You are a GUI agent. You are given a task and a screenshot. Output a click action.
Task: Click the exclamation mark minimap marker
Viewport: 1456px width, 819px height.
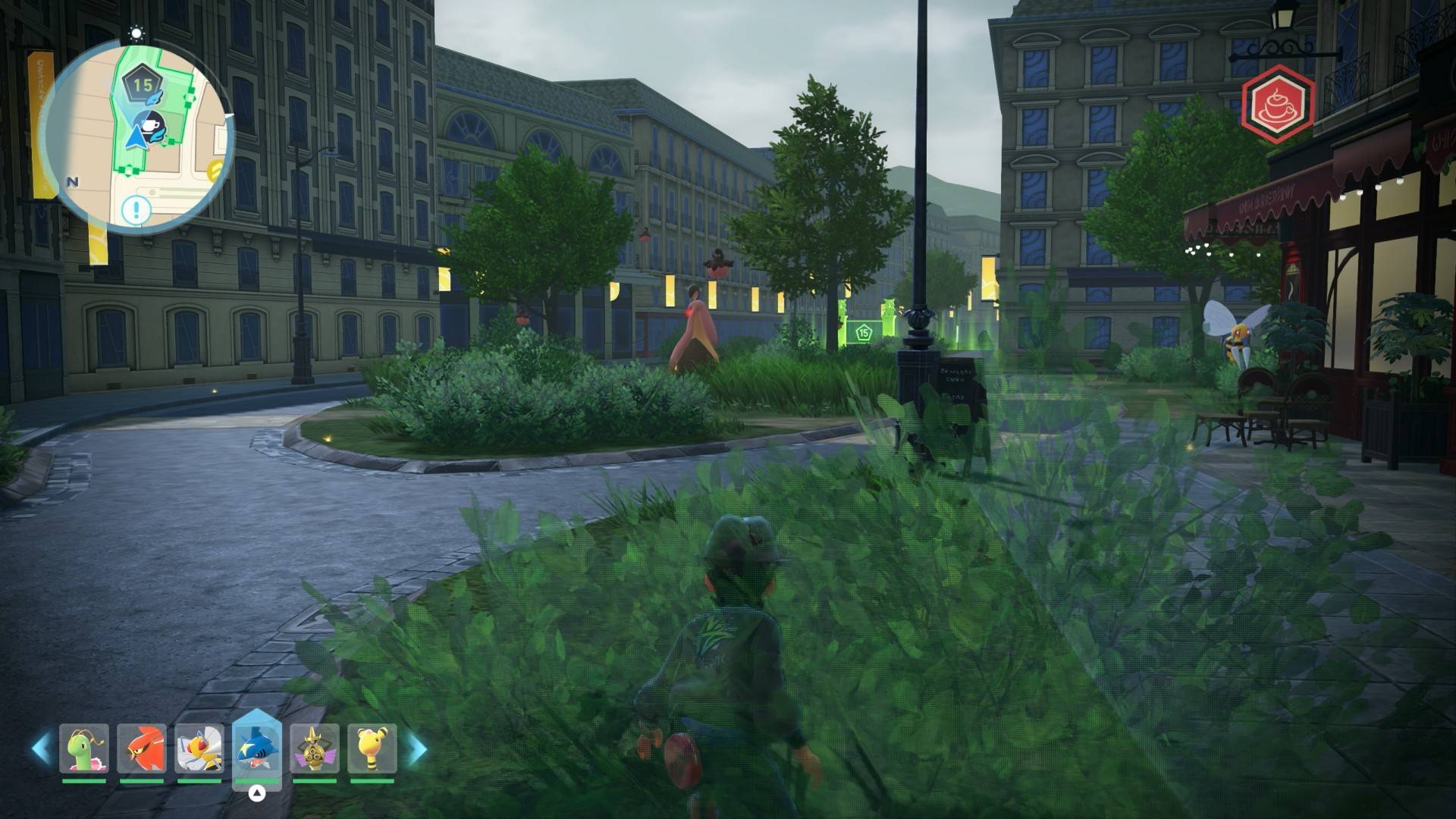(136, 209)
